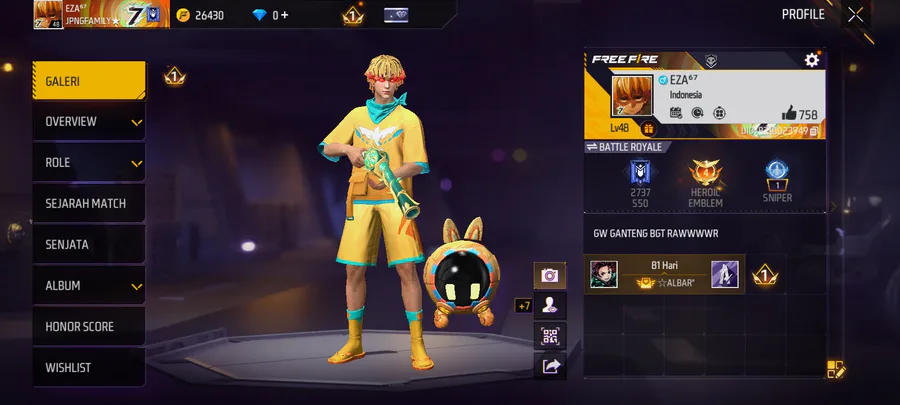Expand the Role menu entry
The width and height of the screenshot is (900, 405).
[x=88, y=163]
